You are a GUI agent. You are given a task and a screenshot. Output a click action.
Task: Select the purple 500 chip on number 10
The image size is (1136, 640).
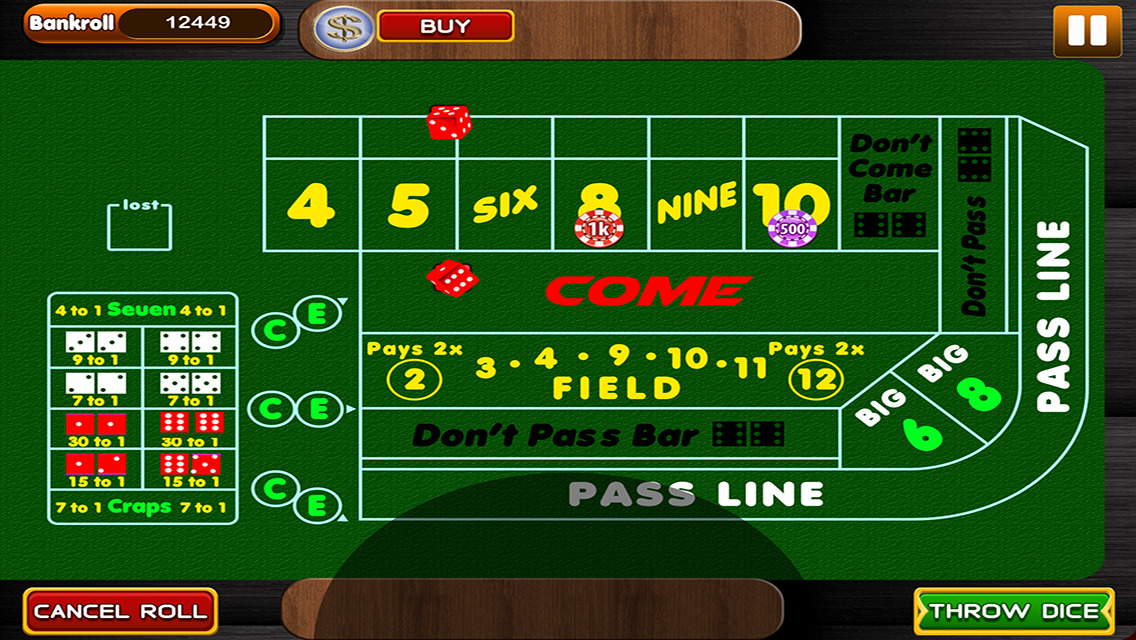click(792, 228)
